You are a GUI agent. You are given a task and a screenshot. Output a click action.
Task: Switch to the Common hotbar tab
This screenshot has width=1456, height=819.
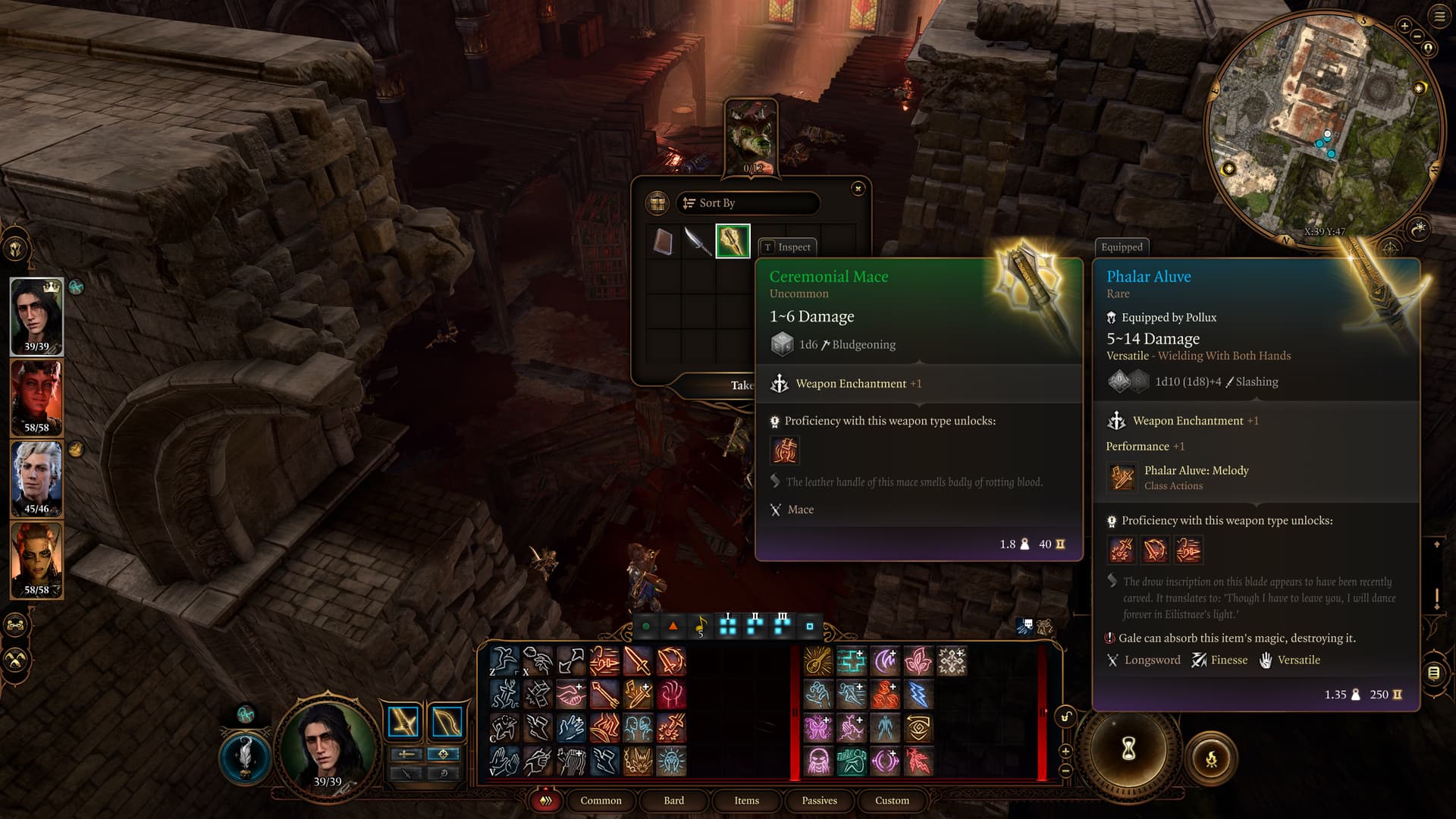[601, 800]
